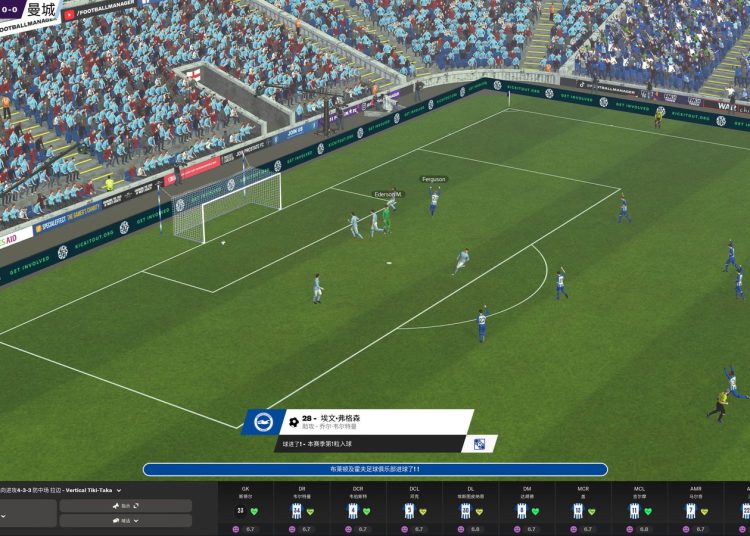Click the lower button beneath the tactic dropdown
Screen dimensions: 750x536
(x=125, y=520)
